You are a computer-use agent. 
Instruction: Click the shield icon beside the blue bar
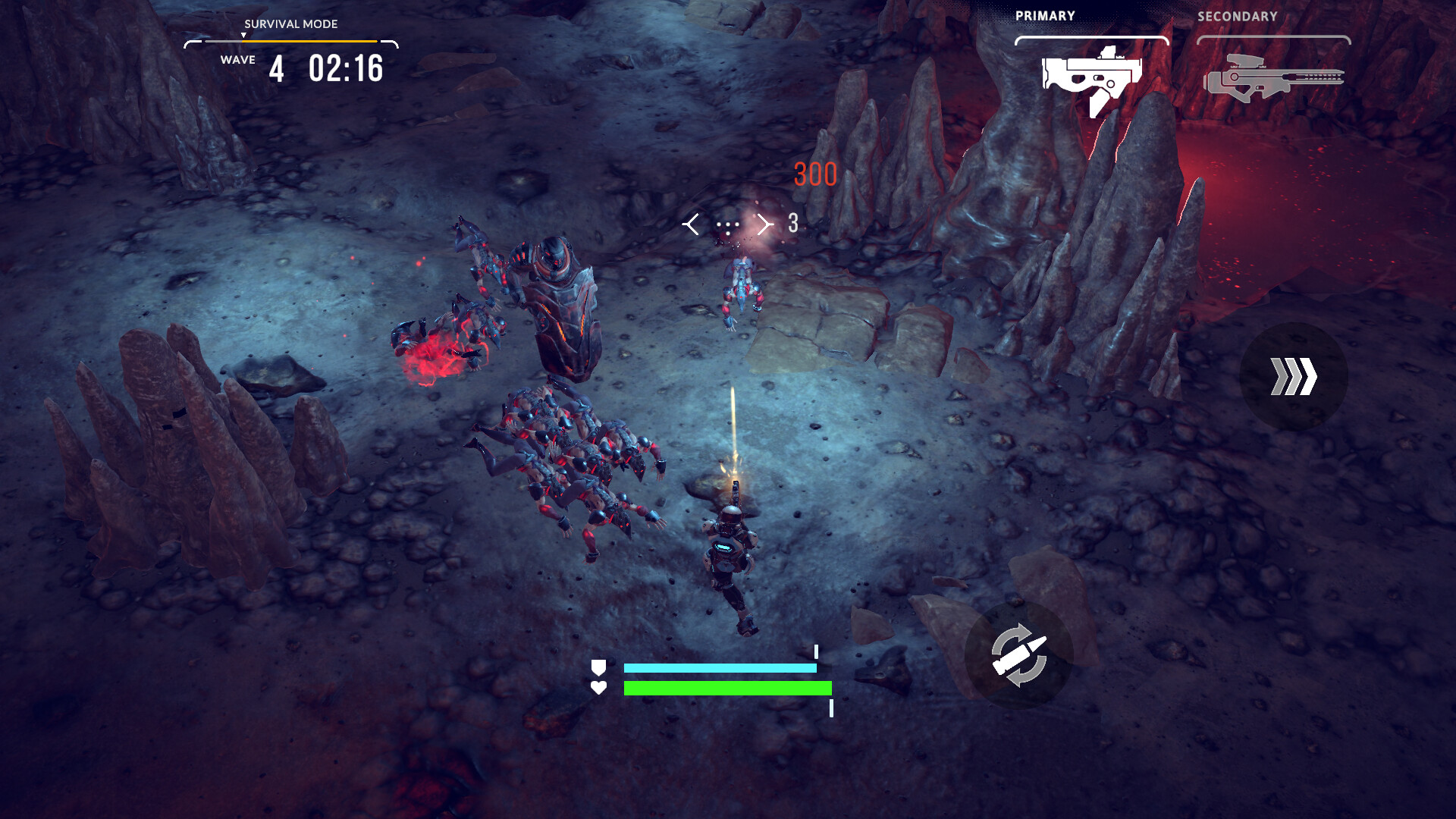tap(600, 669)
